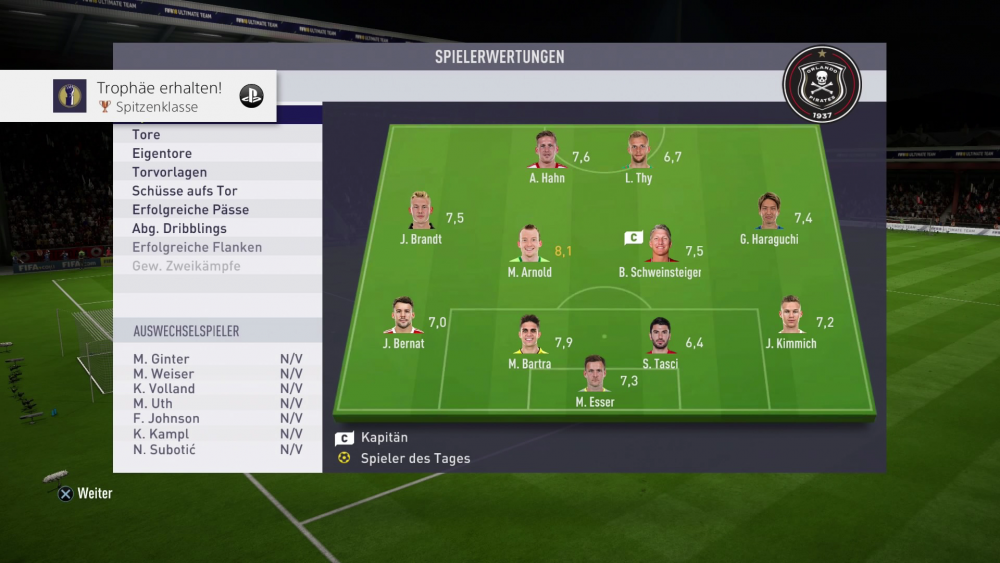This screenshot has width=1000, height=563.
Task: Select Schüsse aufs Tor entry
Action: click(x=218, y=191)
